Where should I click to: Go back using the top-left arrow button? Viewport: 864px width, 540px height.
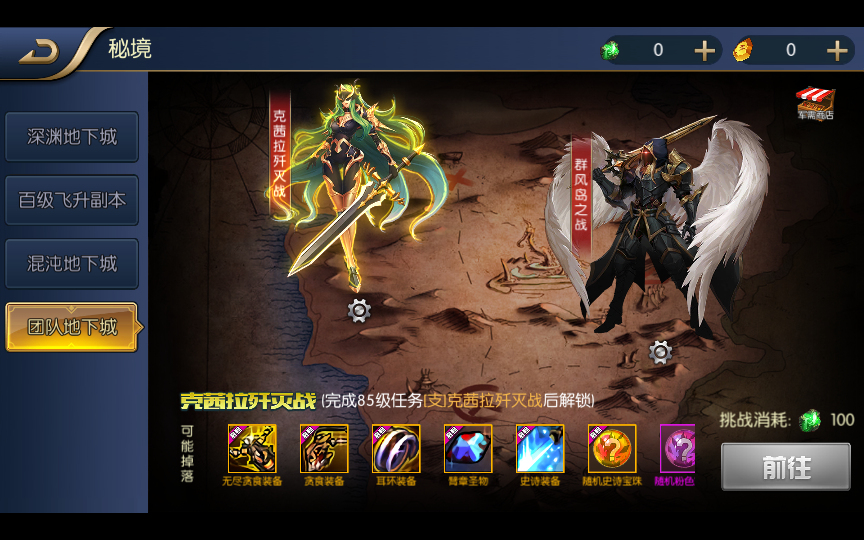[x=38, y=51]
